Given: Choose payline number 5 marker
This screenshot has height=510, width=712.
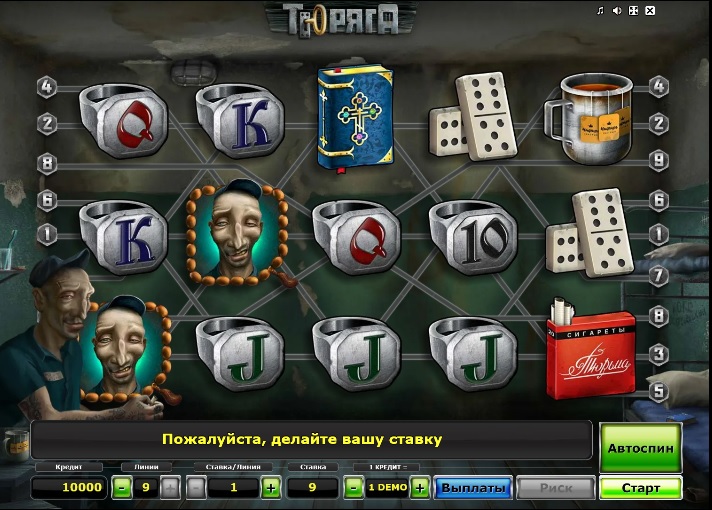Looking at the screenshot, I should point(658,391).
